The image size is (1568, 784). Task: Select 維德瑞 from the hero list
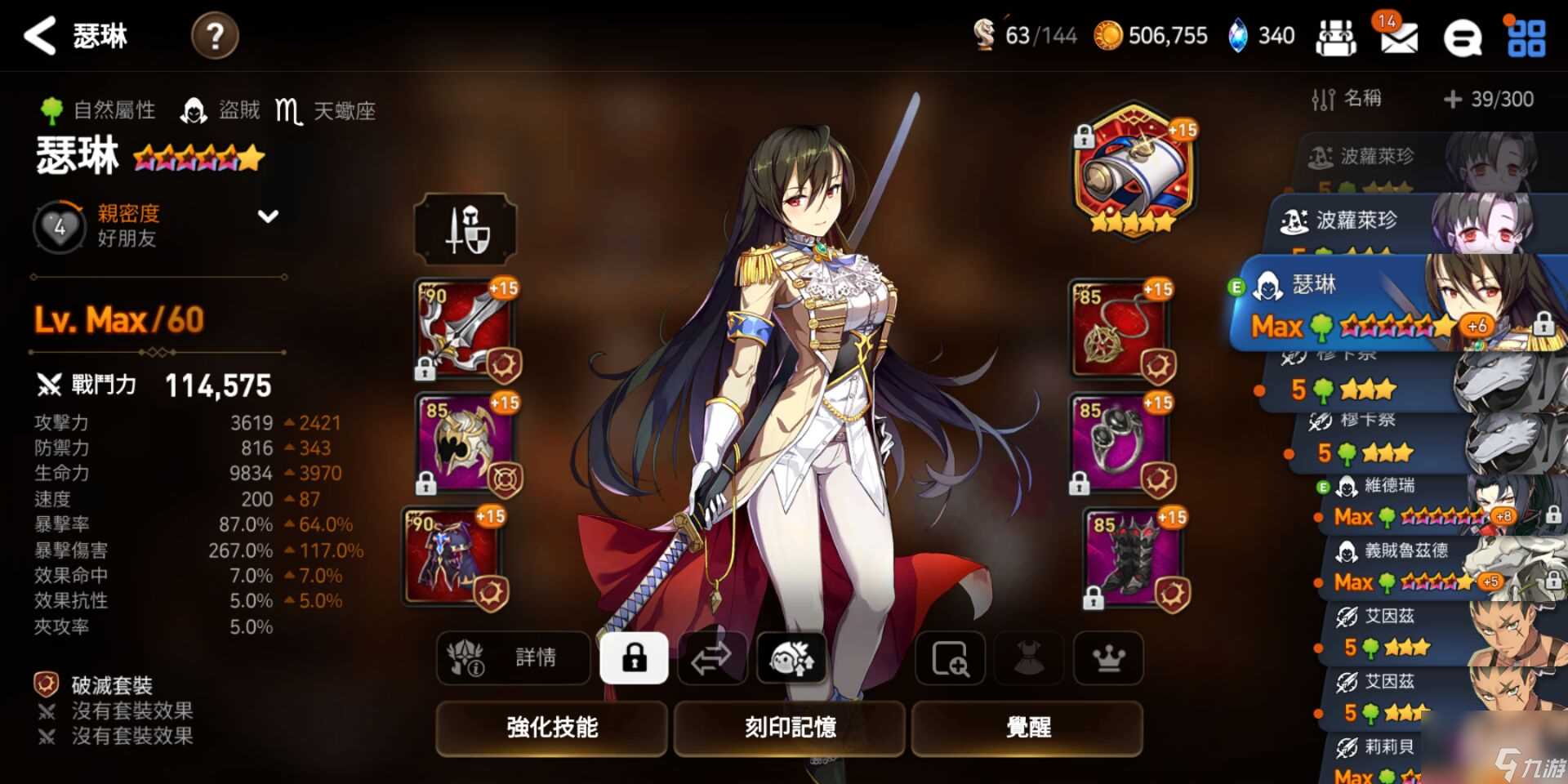tap(1388, 501)
